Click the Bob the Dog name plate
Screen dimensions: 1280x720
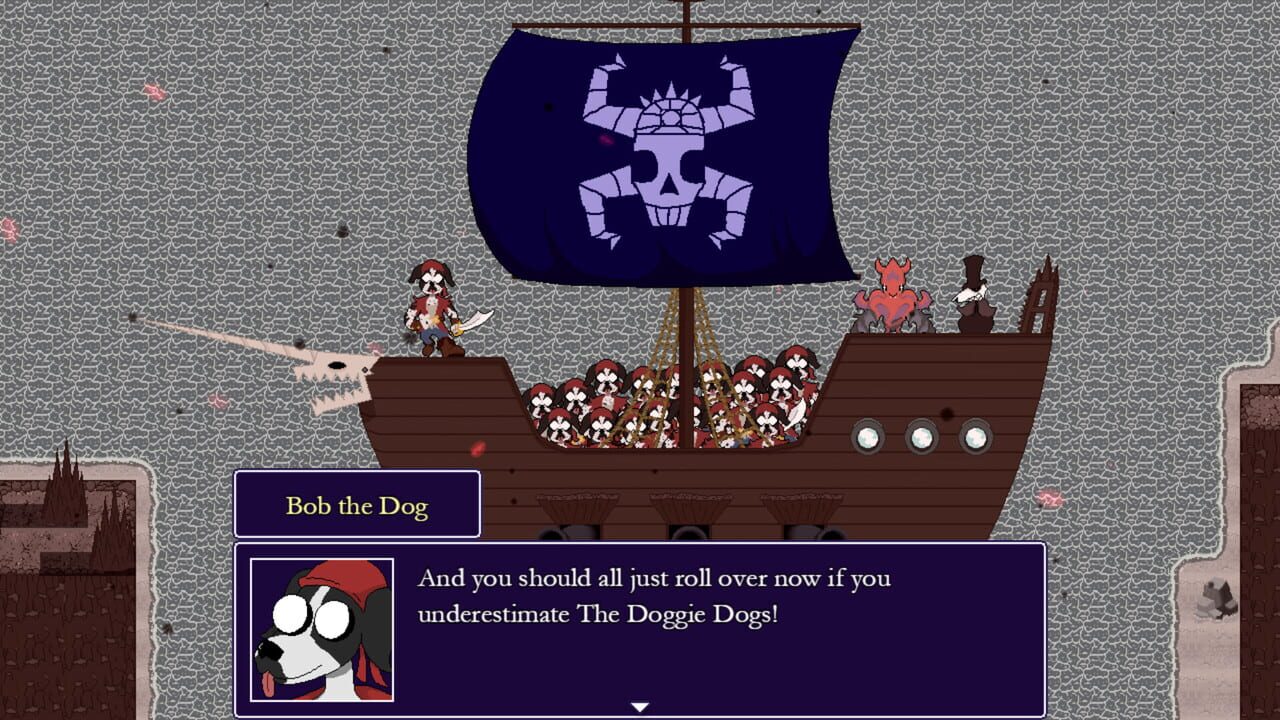pos(356,506)
